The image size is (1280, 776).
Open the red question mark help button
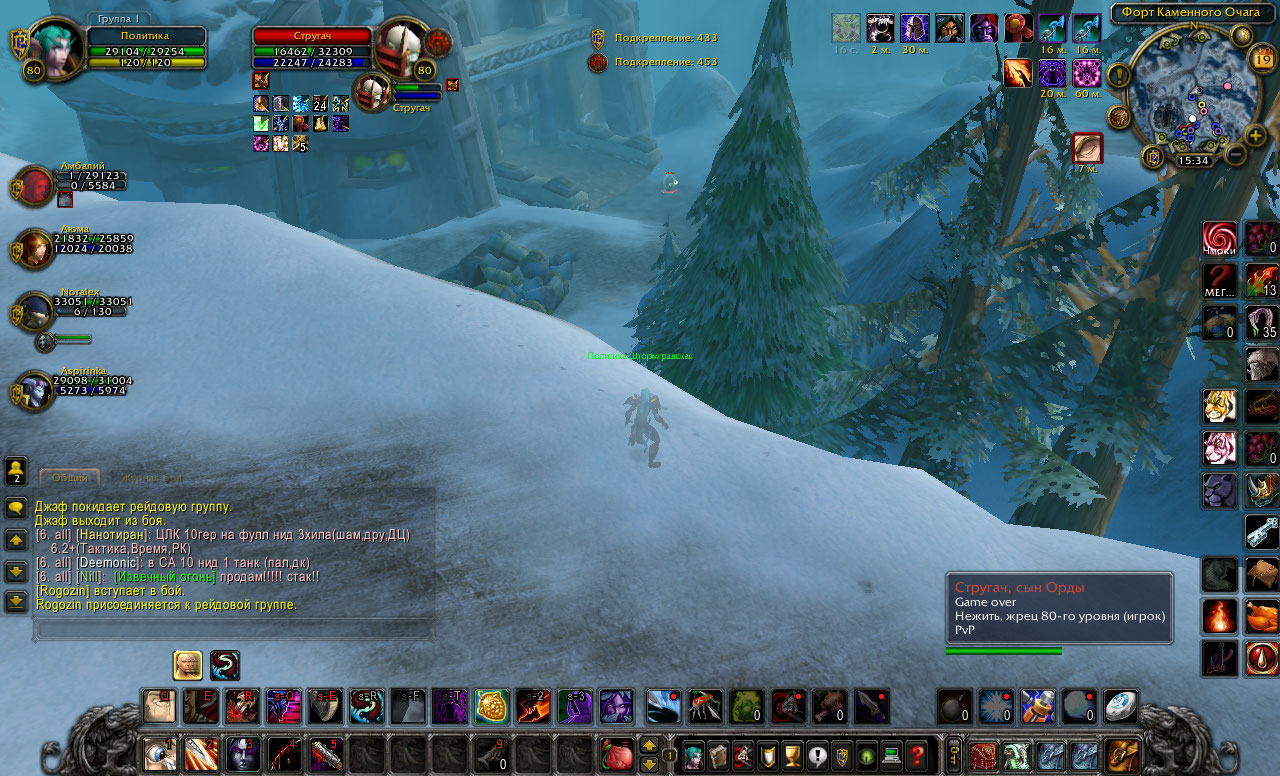916,755
